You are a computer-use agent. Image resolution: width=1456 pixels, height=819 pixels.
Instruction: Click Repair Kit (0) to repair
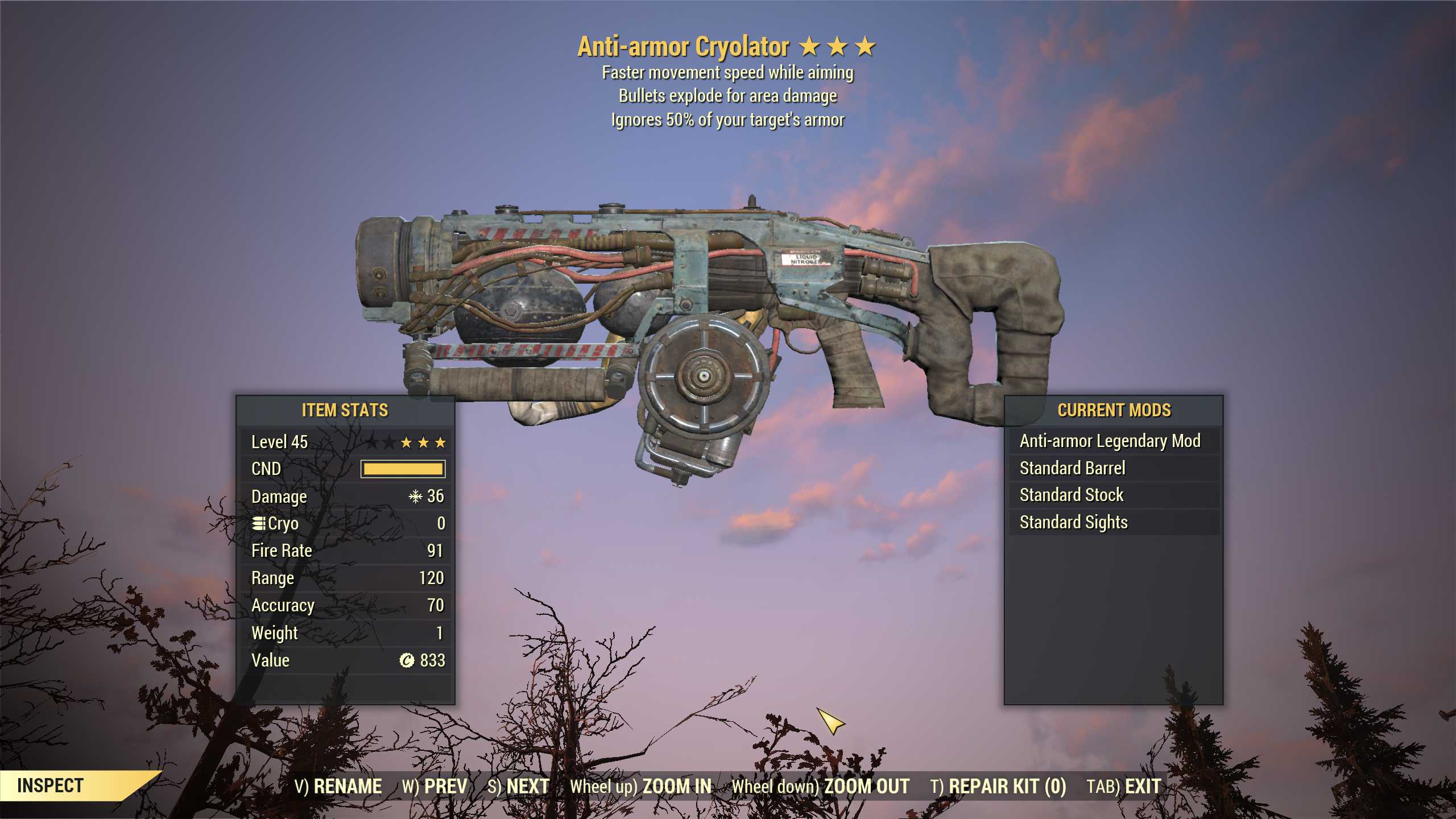[998, 785]
